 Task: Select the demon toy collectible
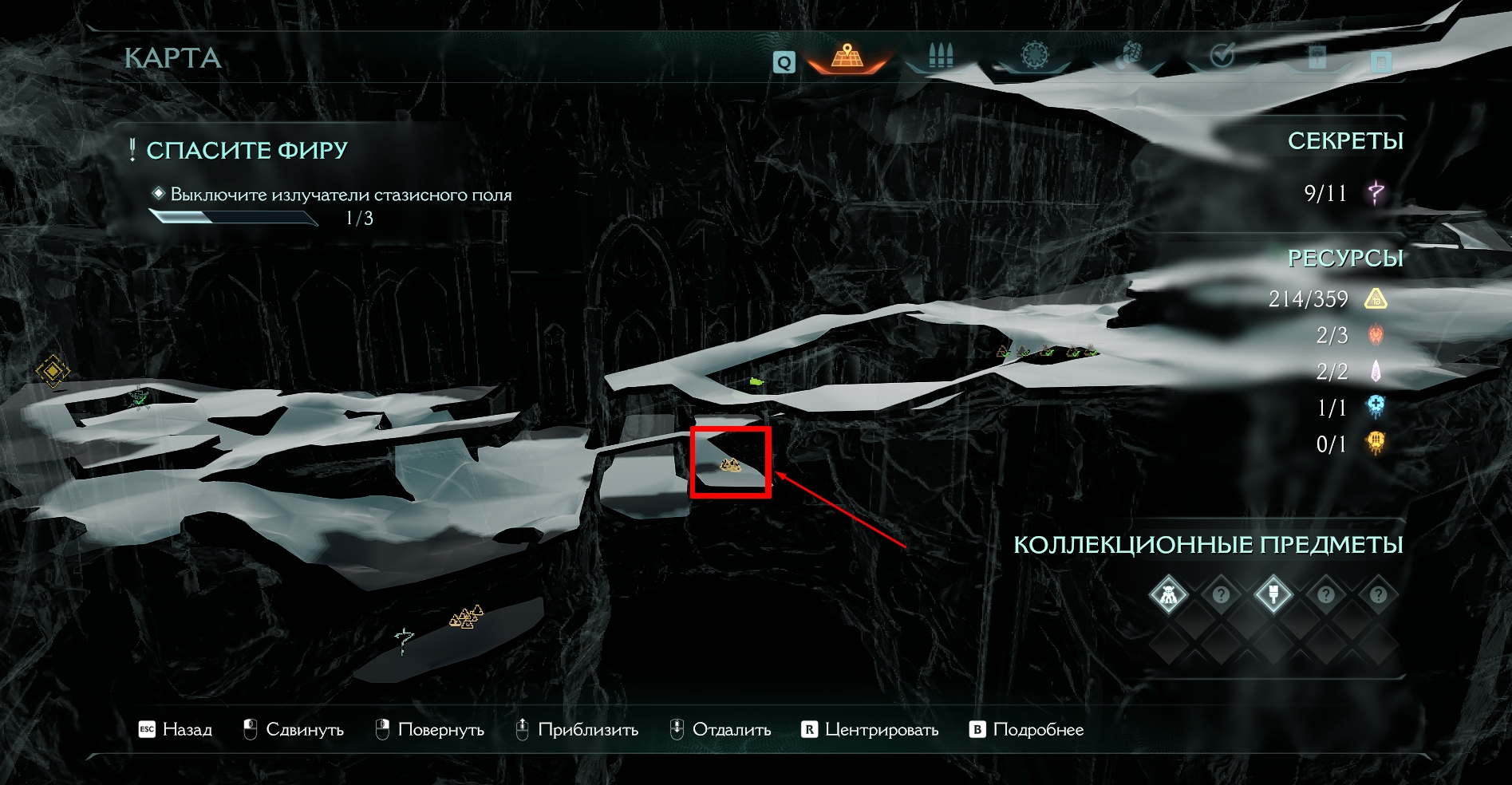[x=1168, y=594]
